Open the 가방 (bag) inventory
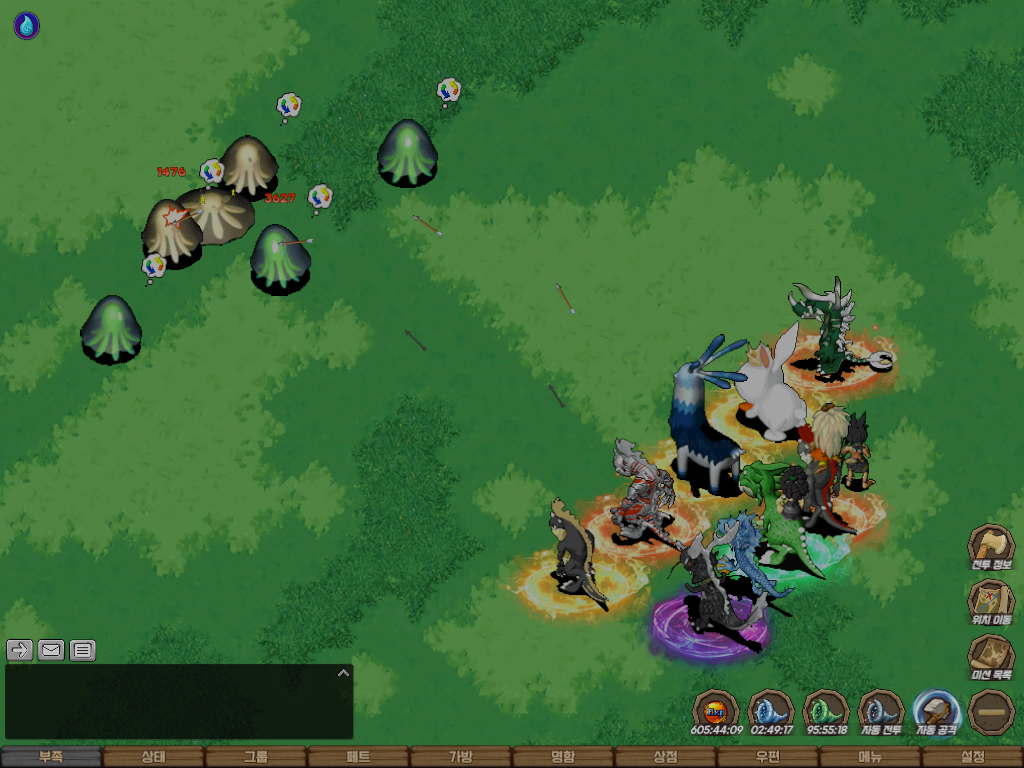Viewport: 1024px width, 768px height. [x=460, y=757]
